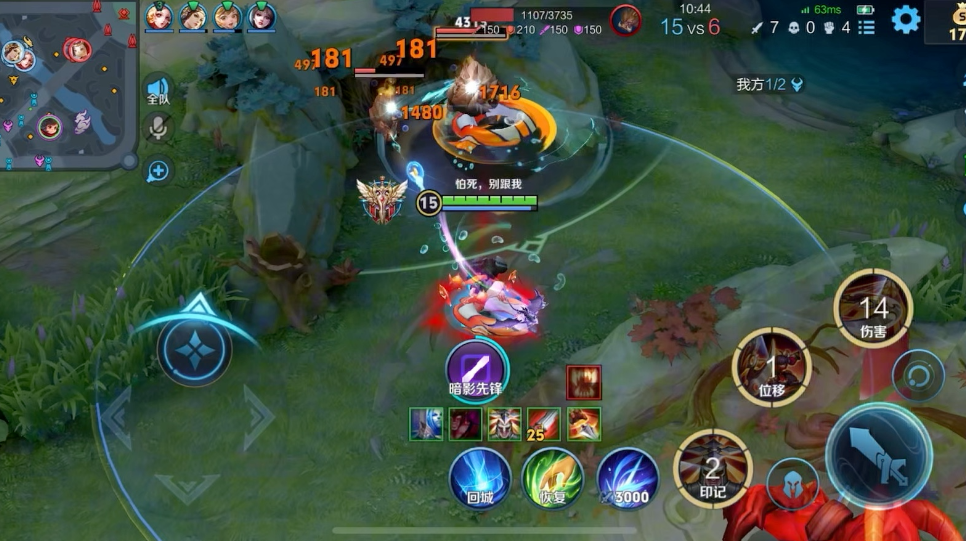Image resolution: width=966 pixels, height=541 pixels.
Task: Toggle the muted microphone button
Action: tap(158, 128)
